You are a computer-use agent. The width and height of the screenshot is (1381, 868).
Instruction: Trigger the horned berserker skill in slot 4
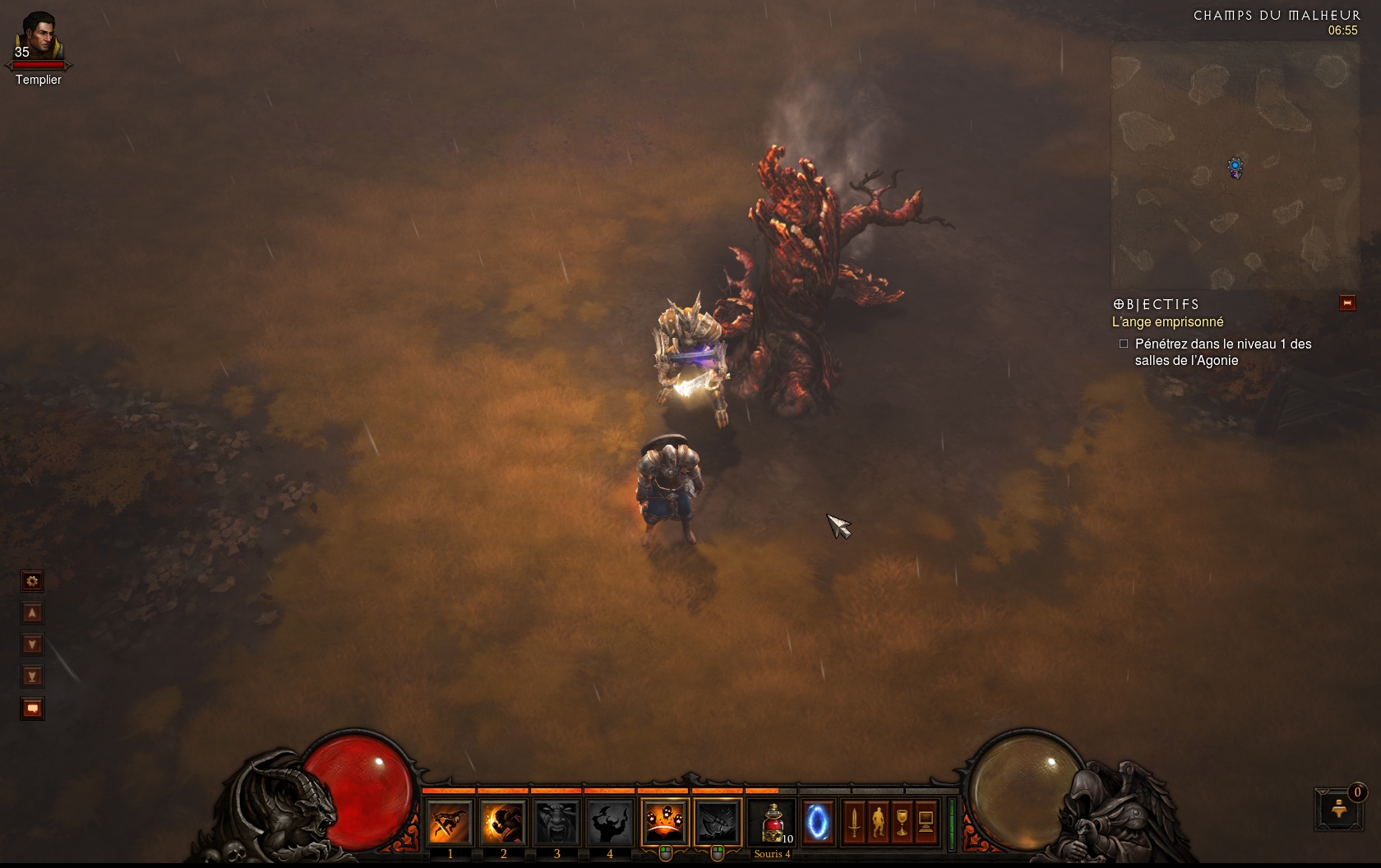610,822
